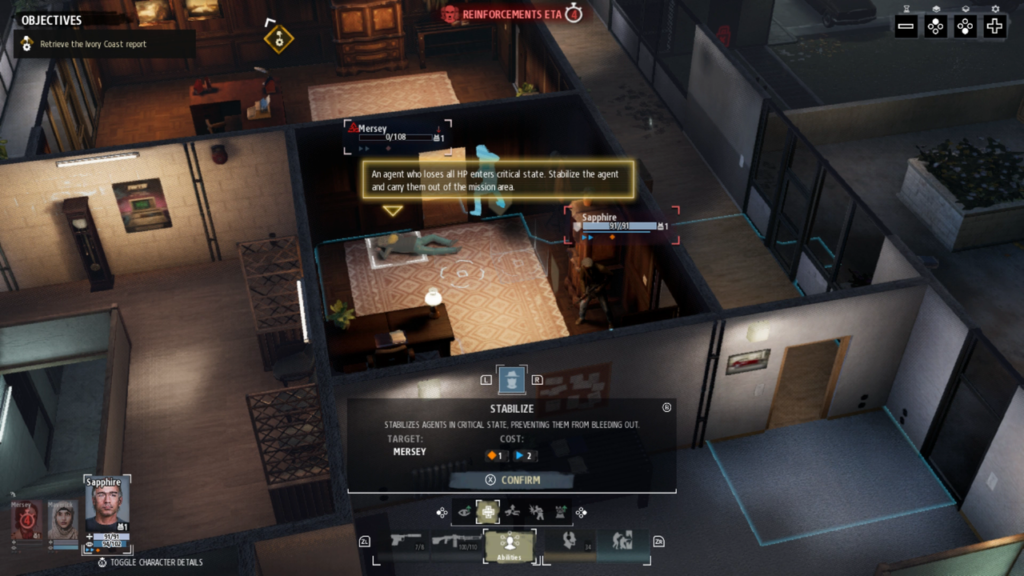Select the downed Mersey portrait
1024x576 pixels.
26,520
